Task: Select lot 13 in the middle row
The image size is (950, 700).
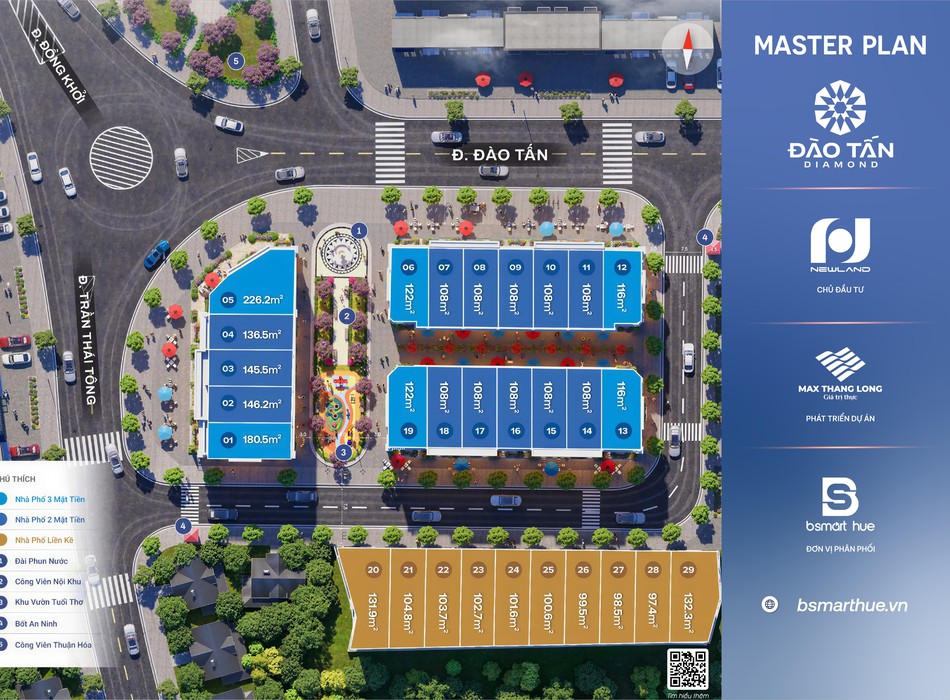Action: pyautogui.click(x=622, y=410)
